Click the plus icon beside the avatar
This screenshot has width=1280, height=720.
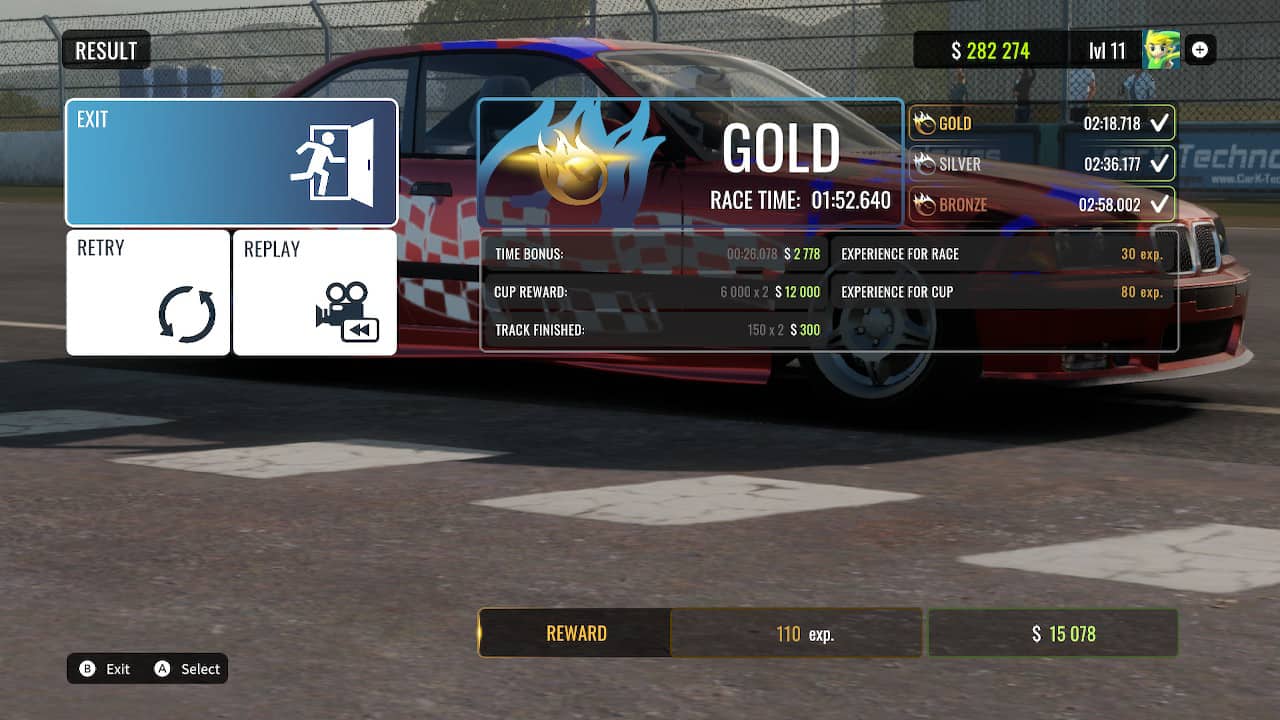(x=1200, y=50)
